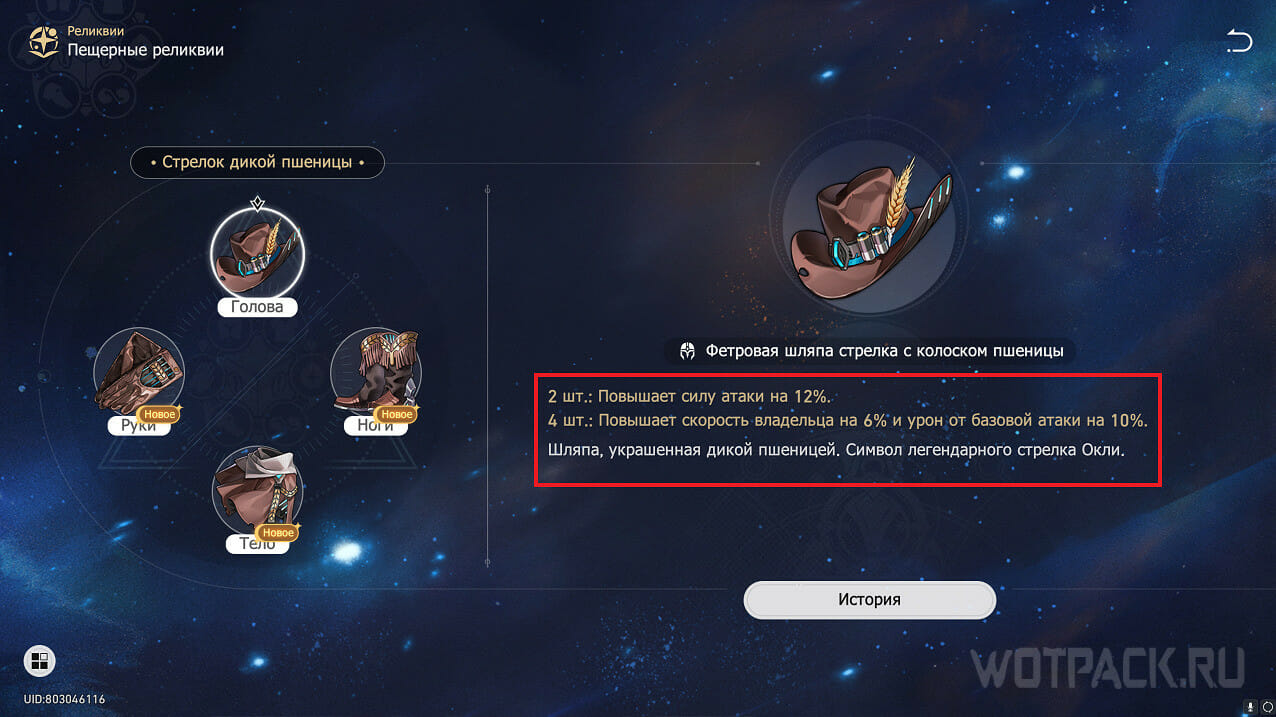Click the Реликвии compass icon

(43, 42)
